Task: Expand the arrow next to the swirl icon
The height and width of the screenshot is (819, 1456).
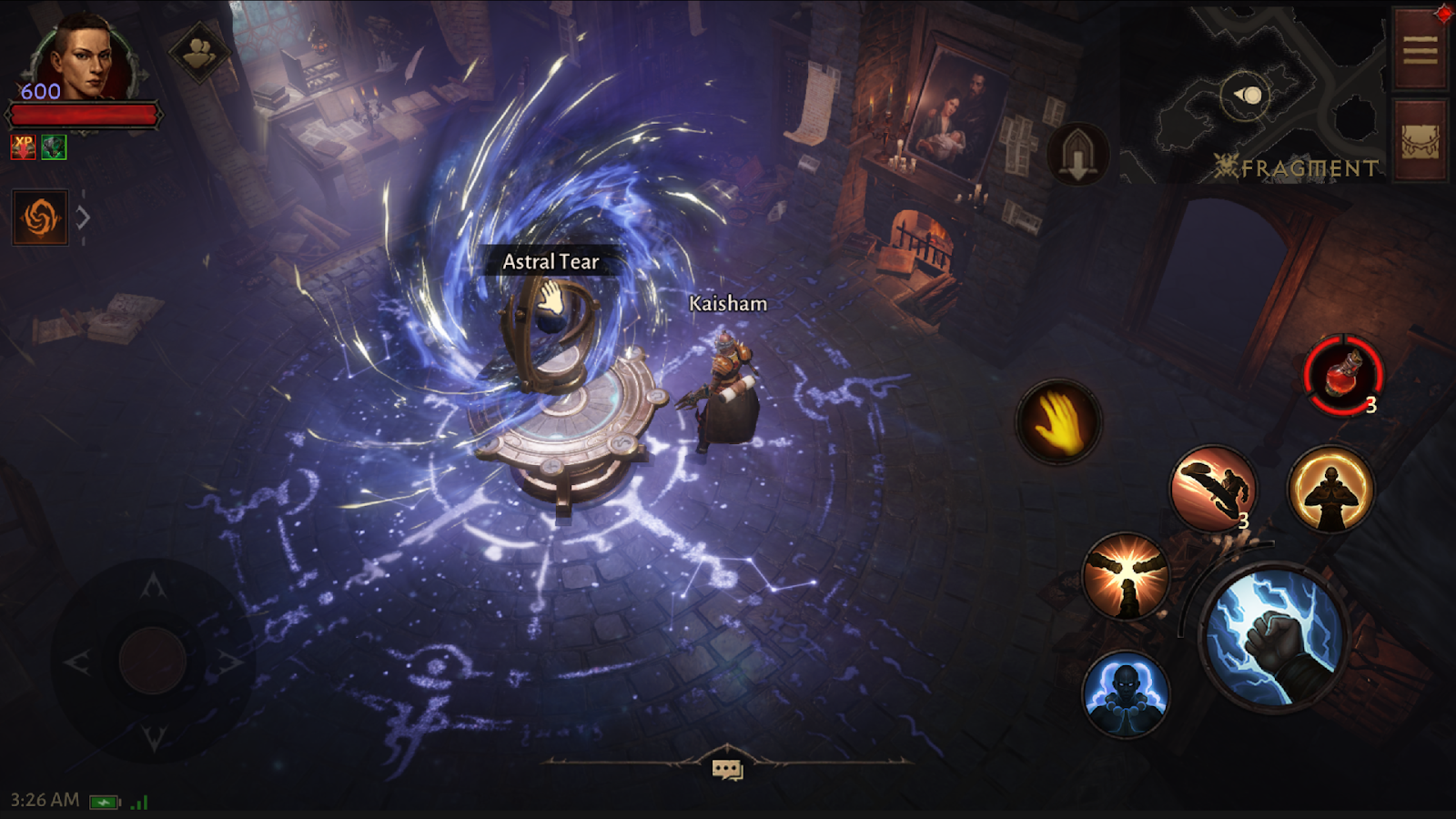Action: (83, 217)
